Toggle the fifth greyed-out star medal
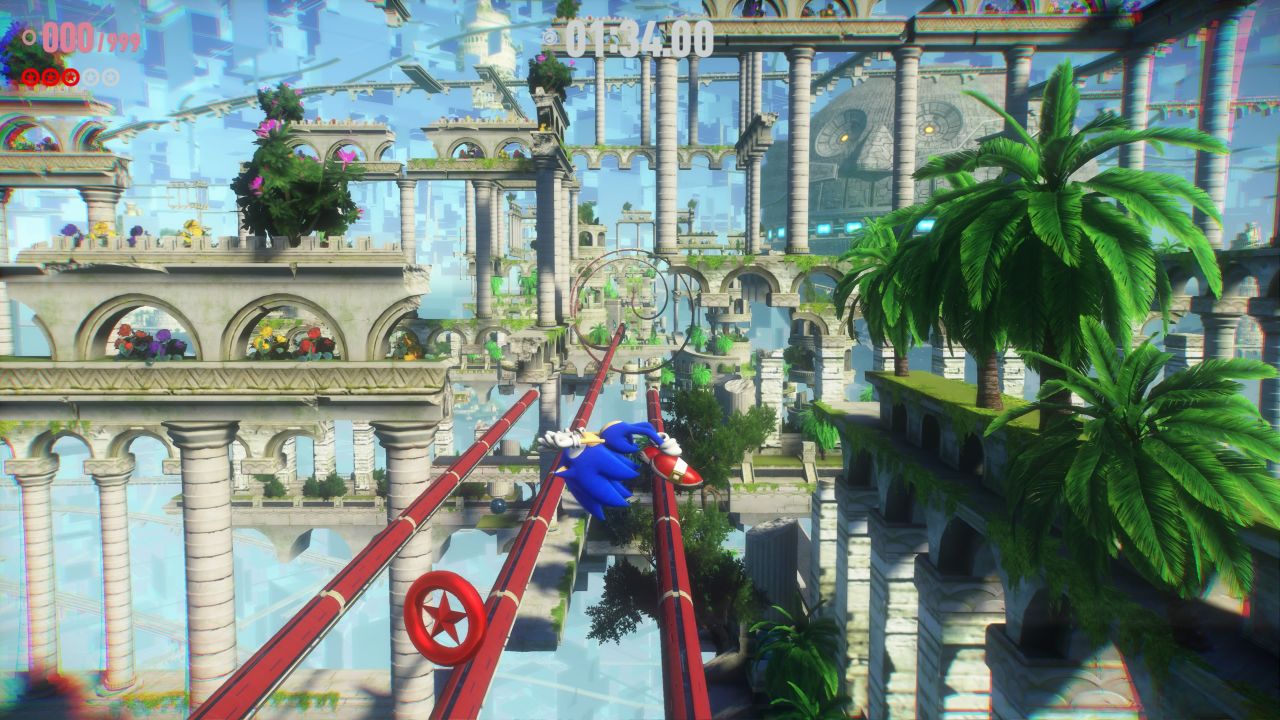The width and height of the screenshot is (1280, 720). click(111, 77)
